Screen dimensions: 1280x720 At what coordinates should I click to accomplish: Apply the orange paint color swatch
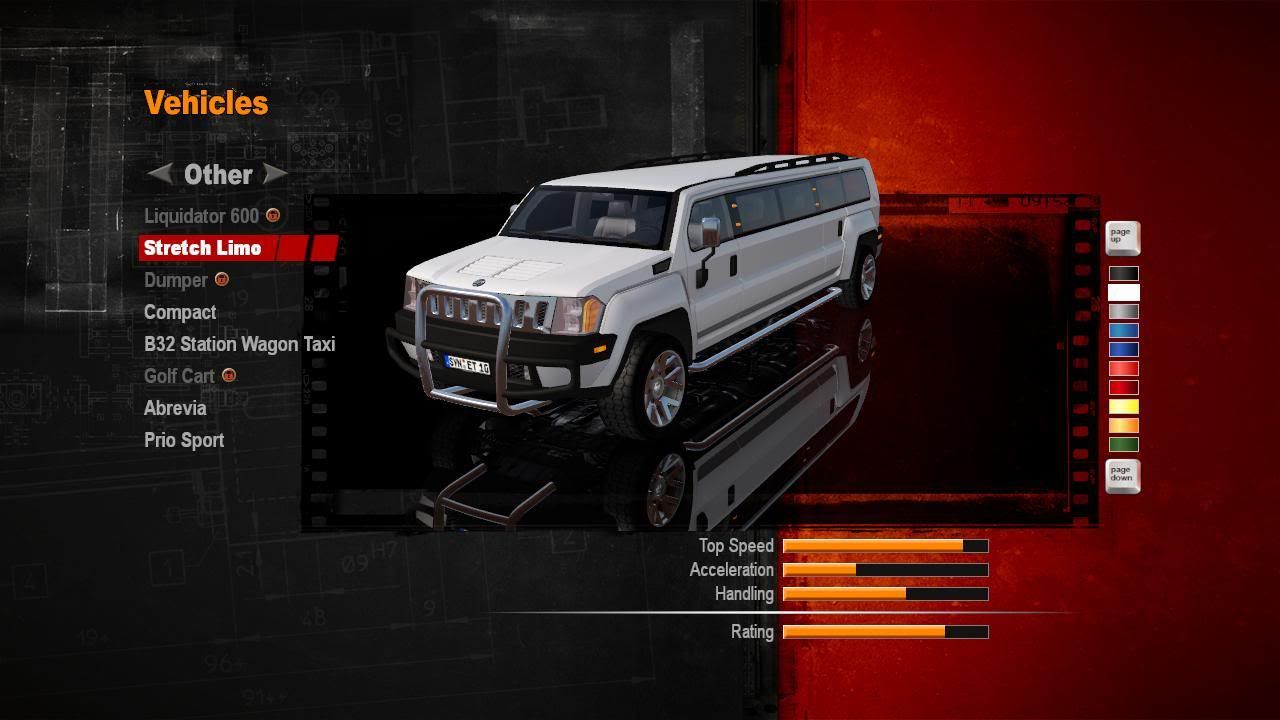(1123, 426)
